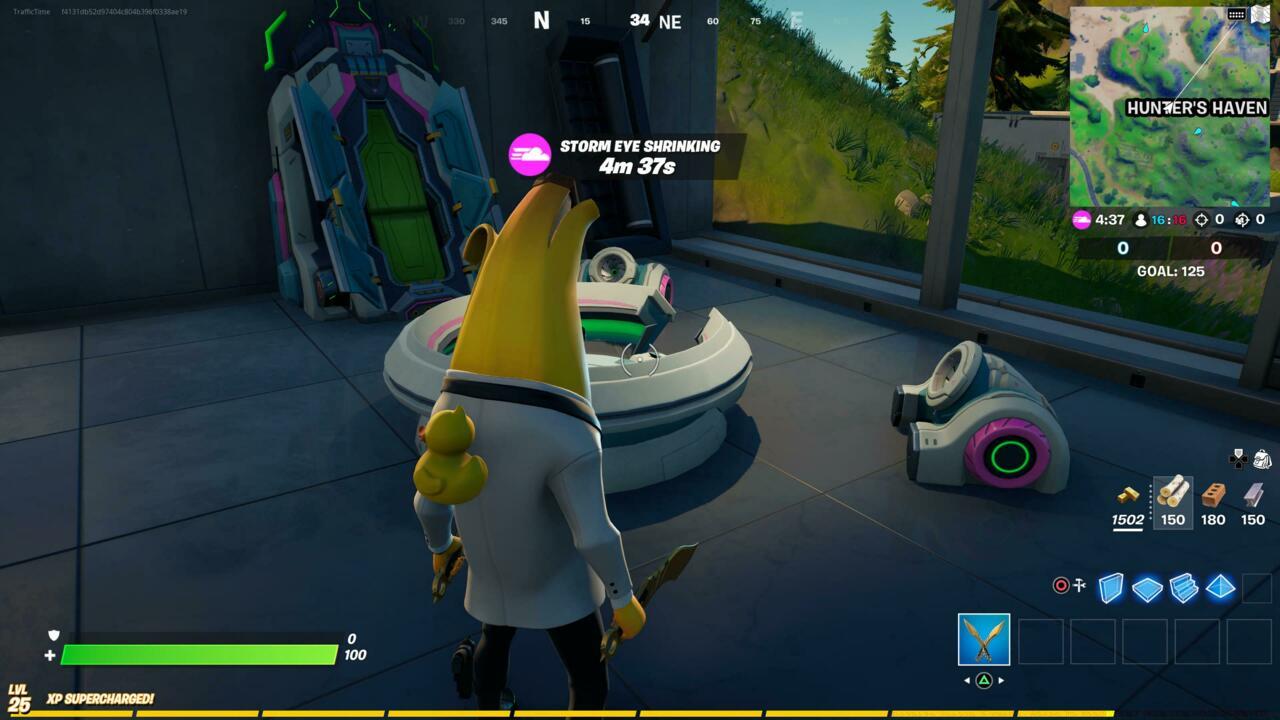
Task: Select the wood resource icon
Action: [x=1172, y=498]
